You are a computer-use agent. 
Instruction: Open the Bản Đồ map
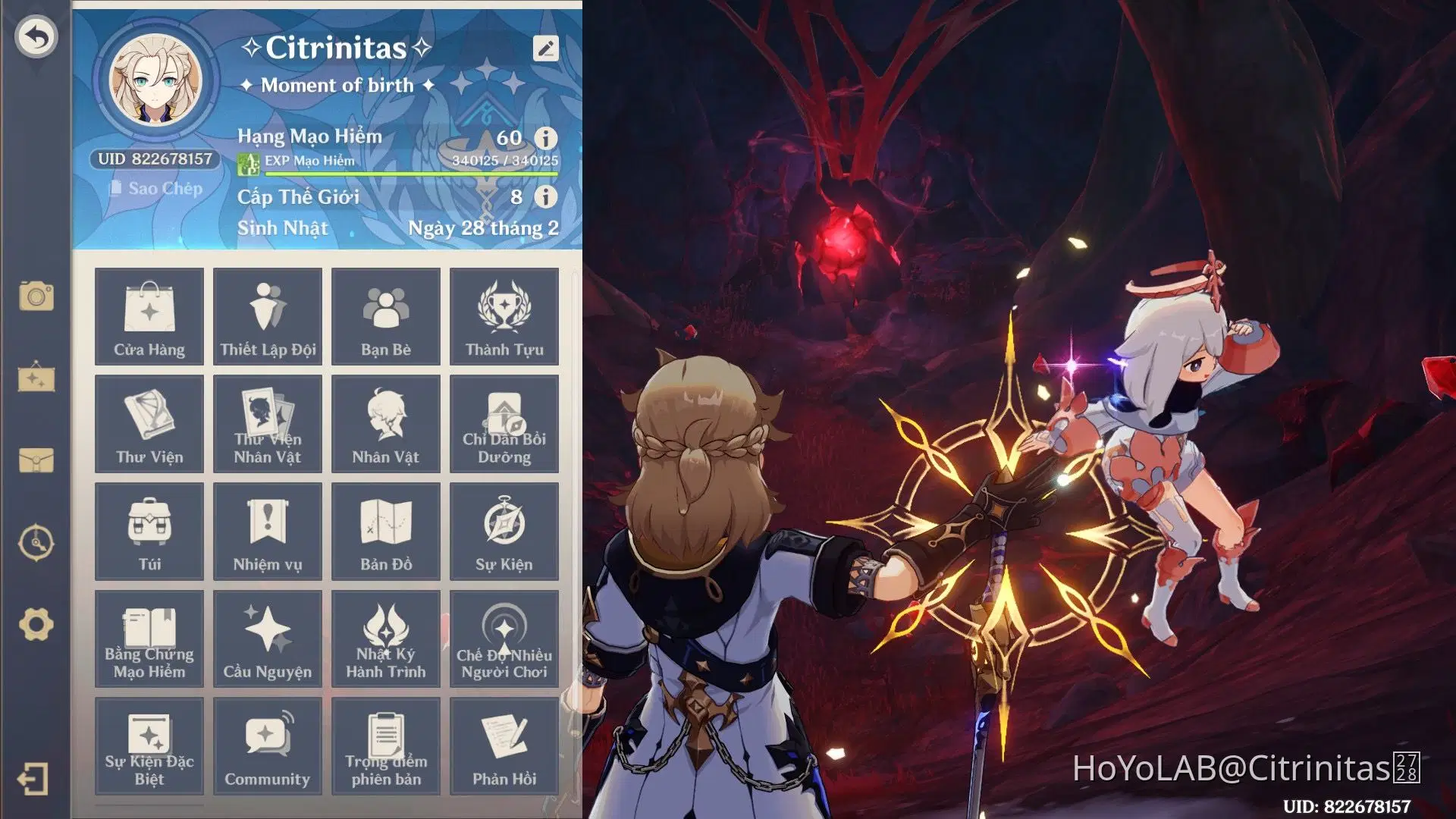click(386, 531)
